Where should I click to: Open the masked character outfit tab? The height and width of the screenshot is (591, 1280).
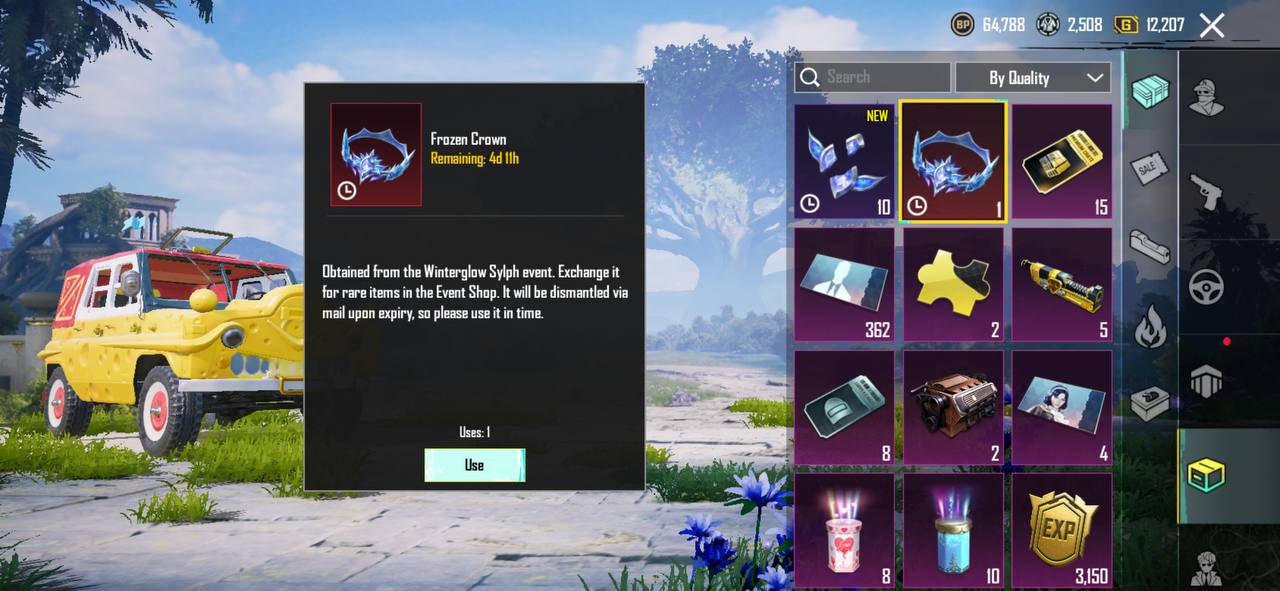pos(1207,96)
